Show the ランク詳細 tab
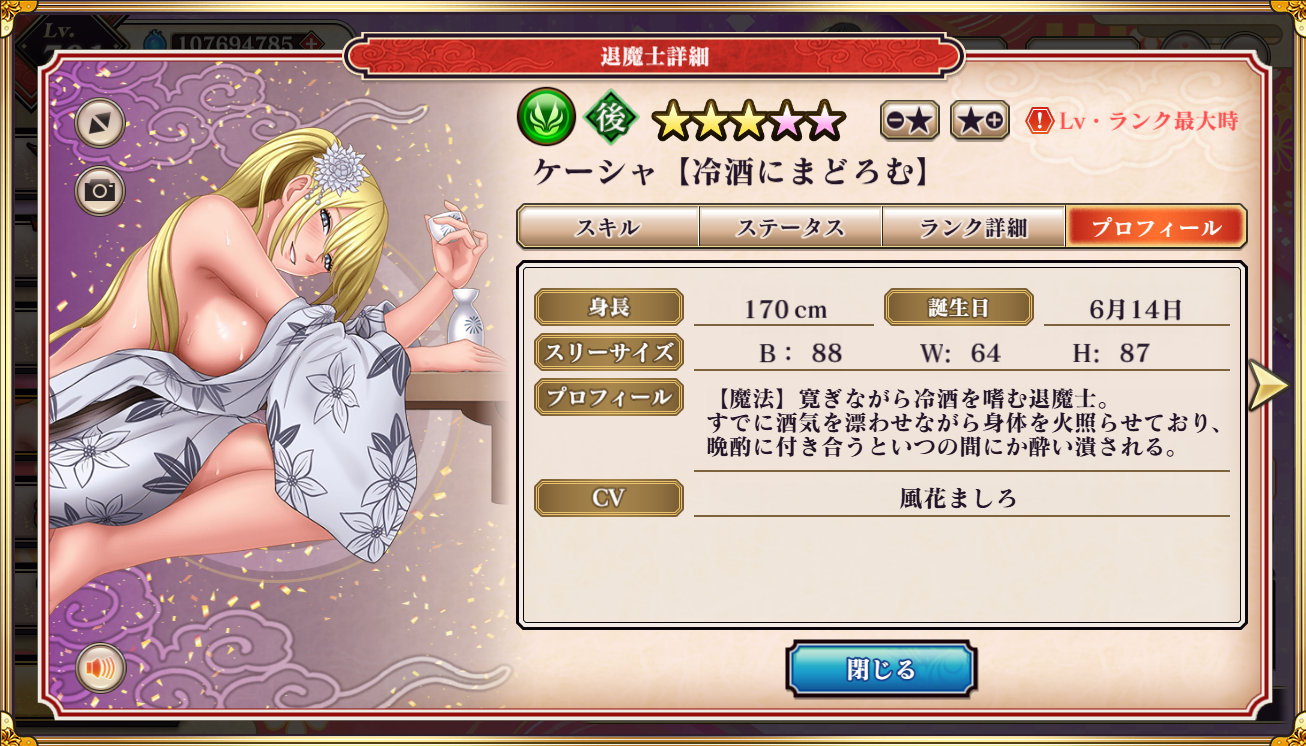The height and width of the screenshot is (746, 1306). 973,227
